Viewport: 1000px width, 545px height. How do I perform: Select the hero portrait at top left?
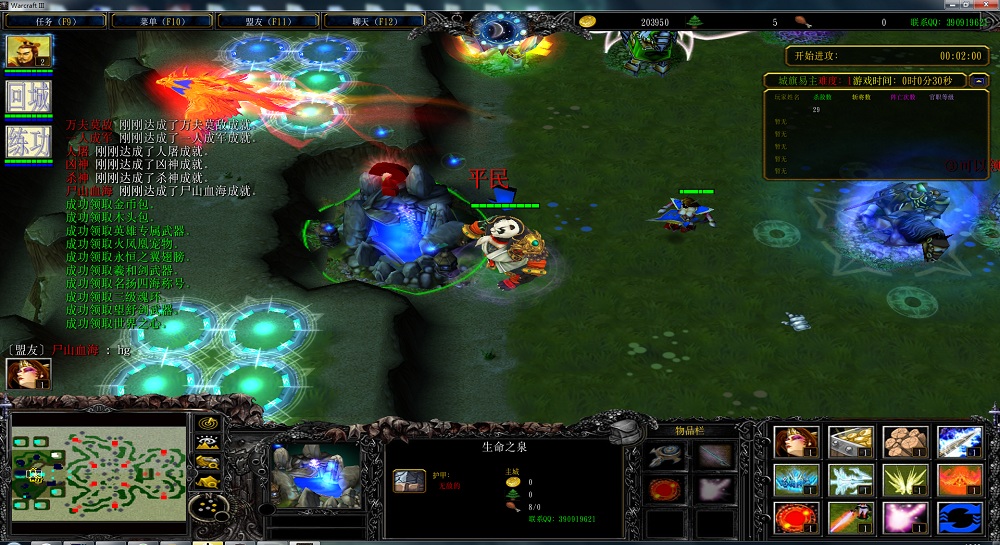(x=28, y=50)
